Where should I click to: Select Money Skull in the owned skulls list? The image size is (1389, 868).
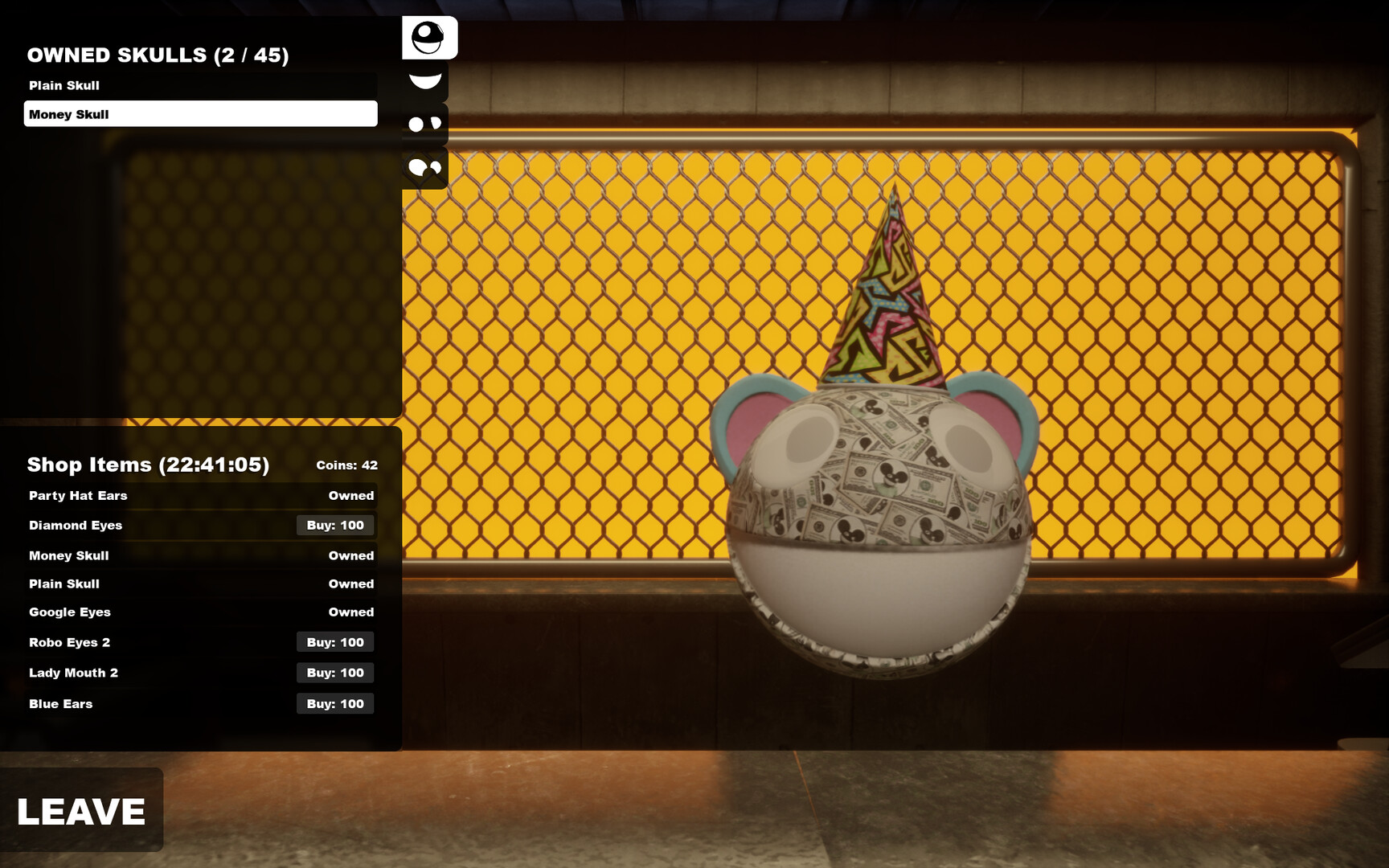point(199,114)
